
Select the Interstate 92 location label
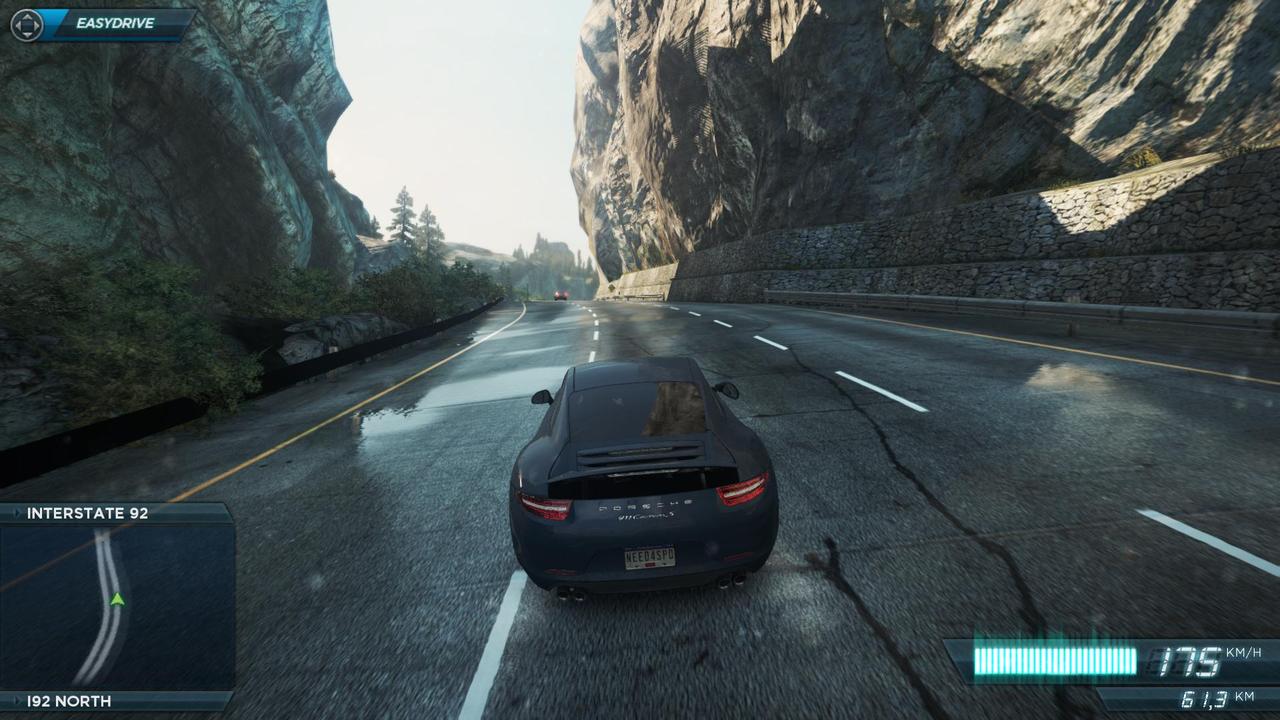click(x=88, y=513)
